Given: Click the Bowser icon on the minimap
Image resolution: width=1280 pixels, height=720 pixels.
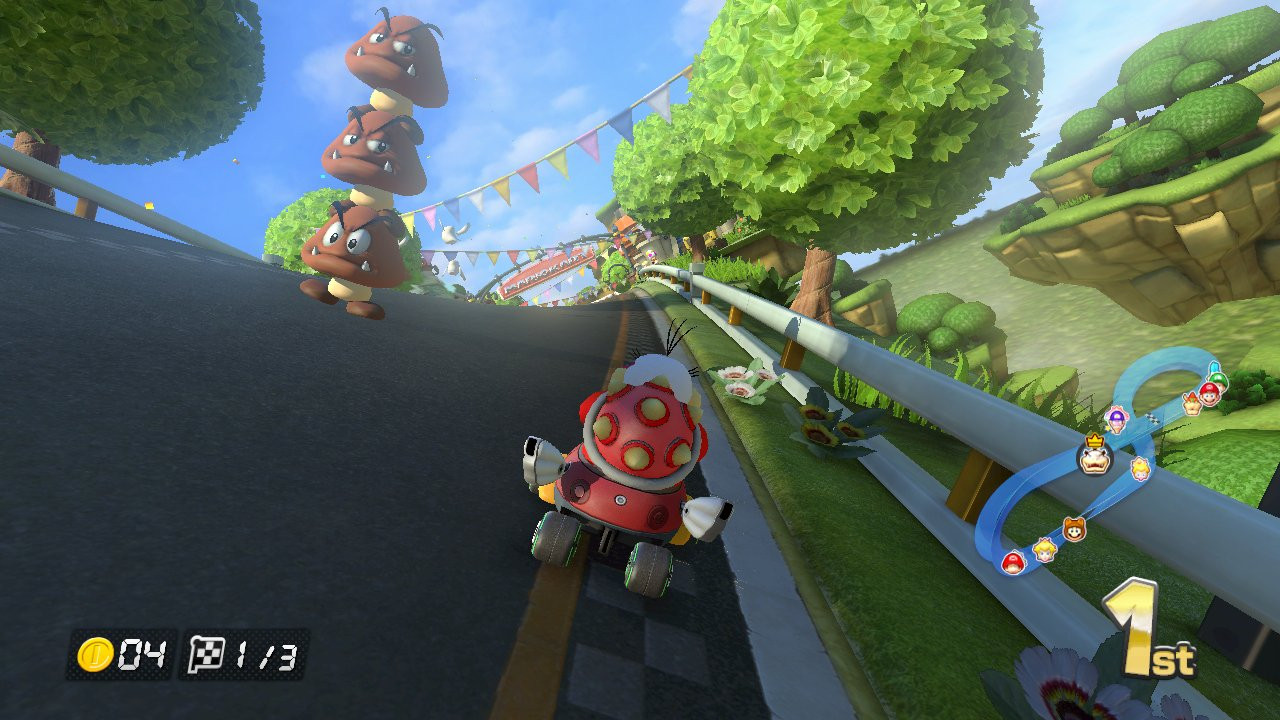Looking at the screenshot, I should tap(1193, 404).
